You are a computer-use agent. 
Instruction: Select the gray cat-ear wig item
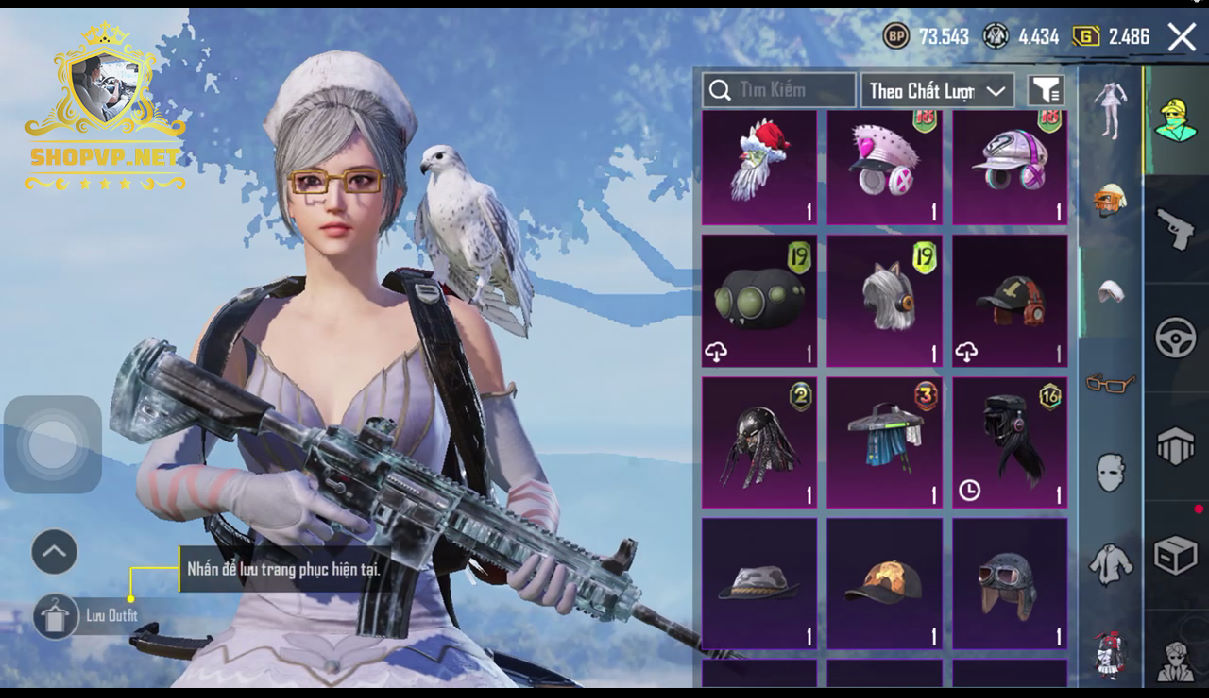(x=884, y=301)
